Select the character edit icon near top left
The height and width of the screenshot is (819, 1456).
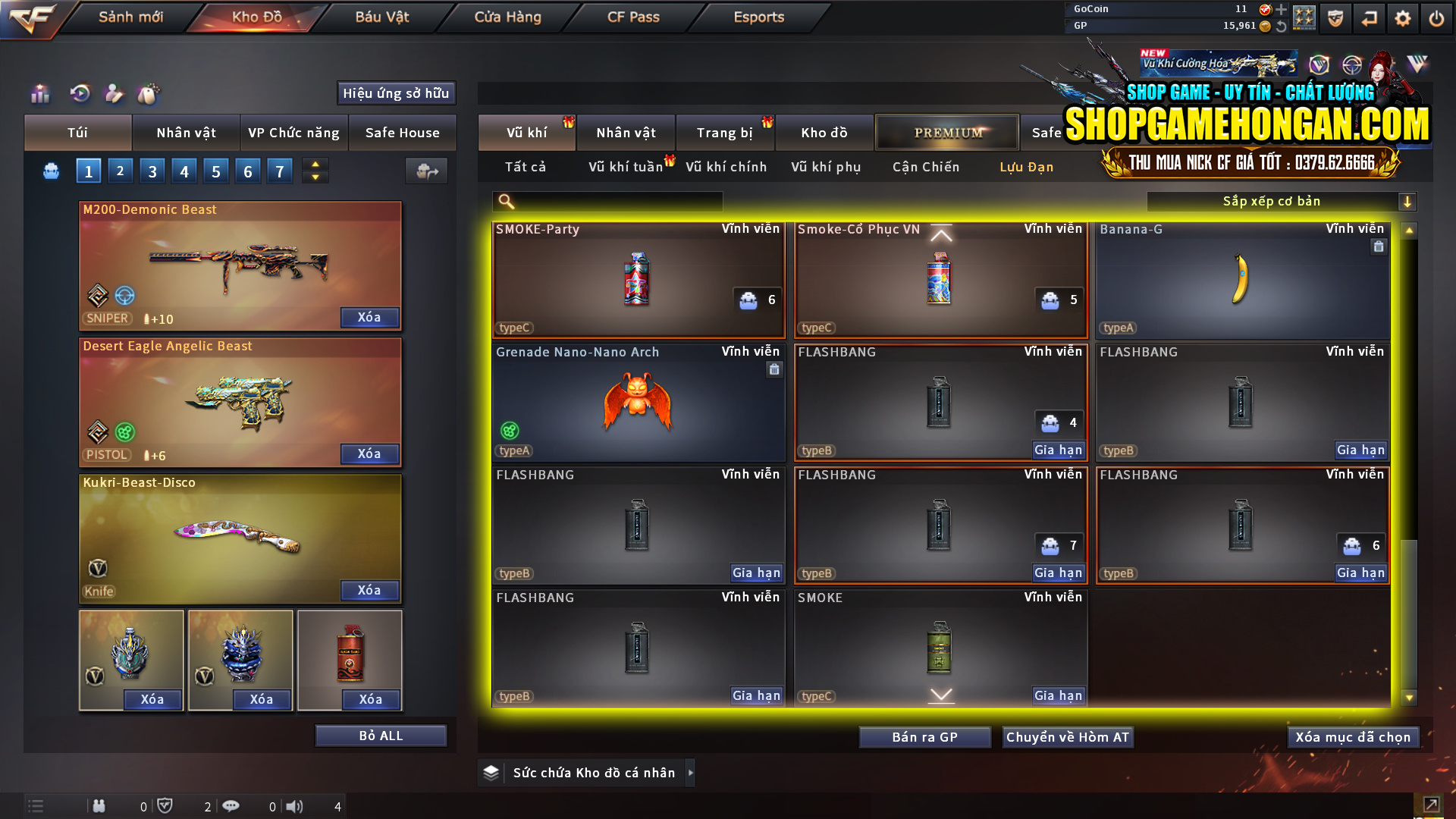[x=114, y=94]
